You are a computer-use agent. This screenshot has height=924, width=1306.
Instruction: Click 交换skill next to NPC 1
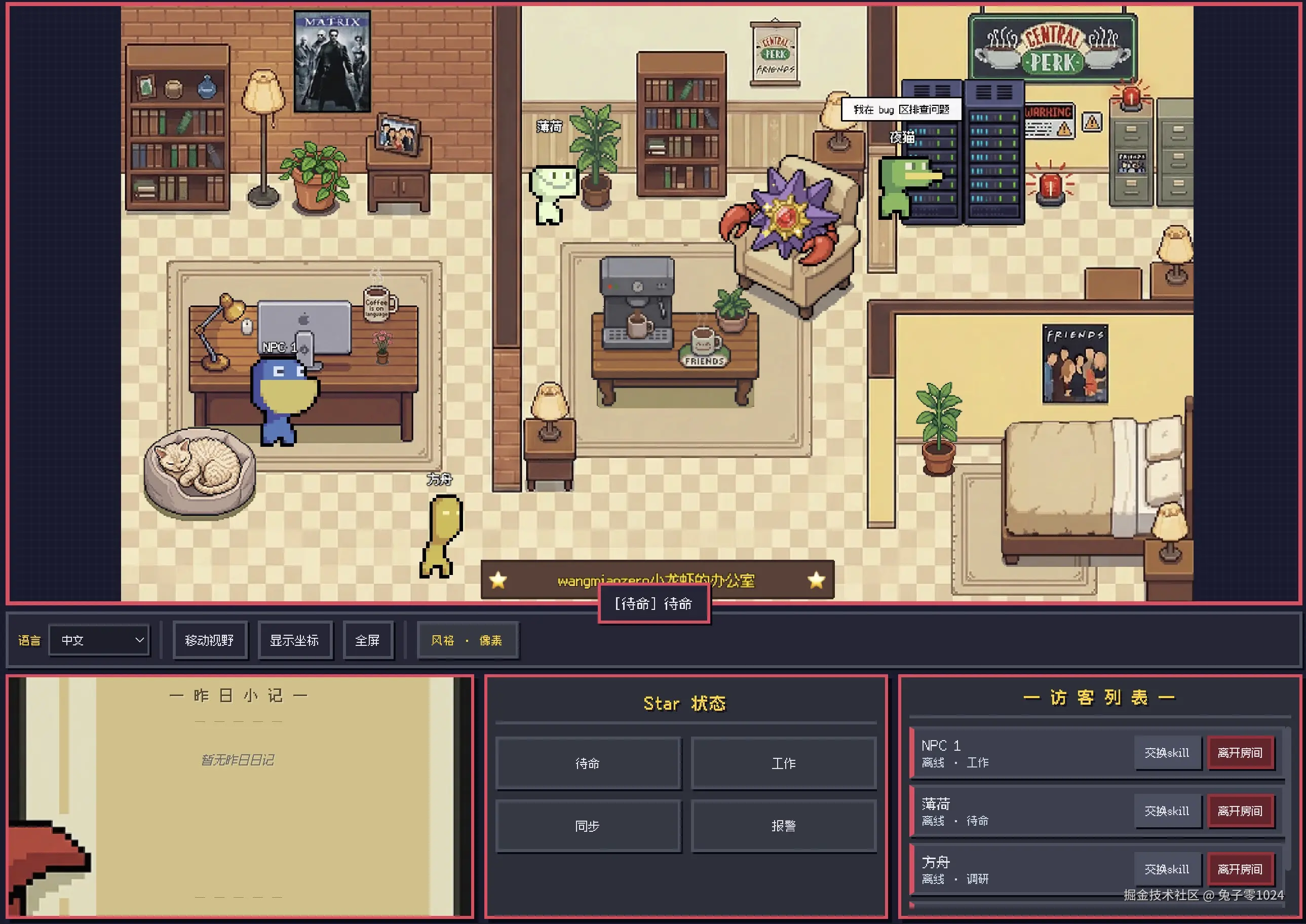coord(1167,753)
